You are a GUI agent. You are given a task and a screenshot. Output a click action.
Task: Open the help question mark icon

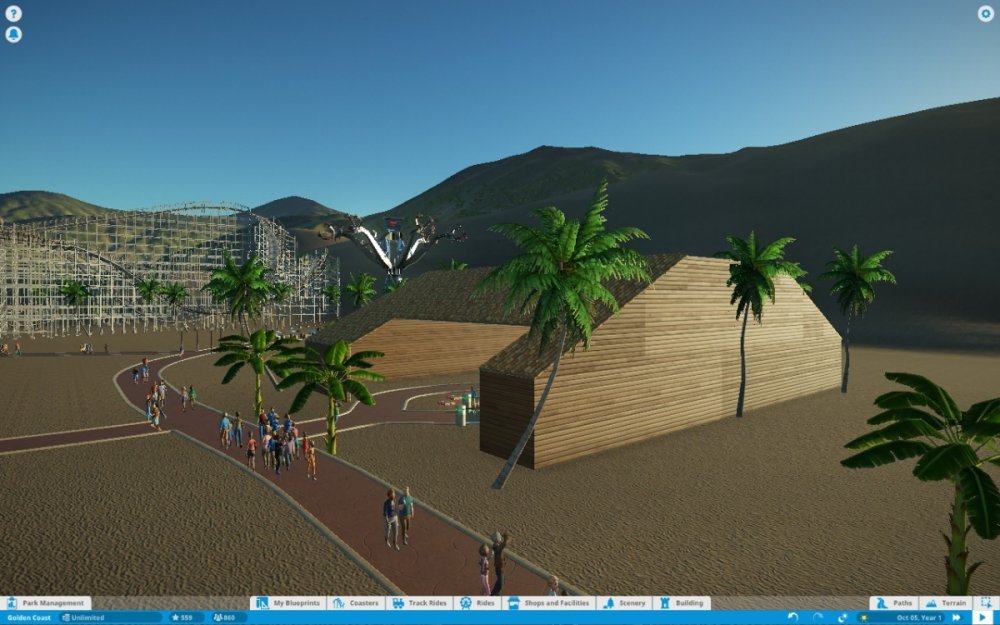pos(13,14)
